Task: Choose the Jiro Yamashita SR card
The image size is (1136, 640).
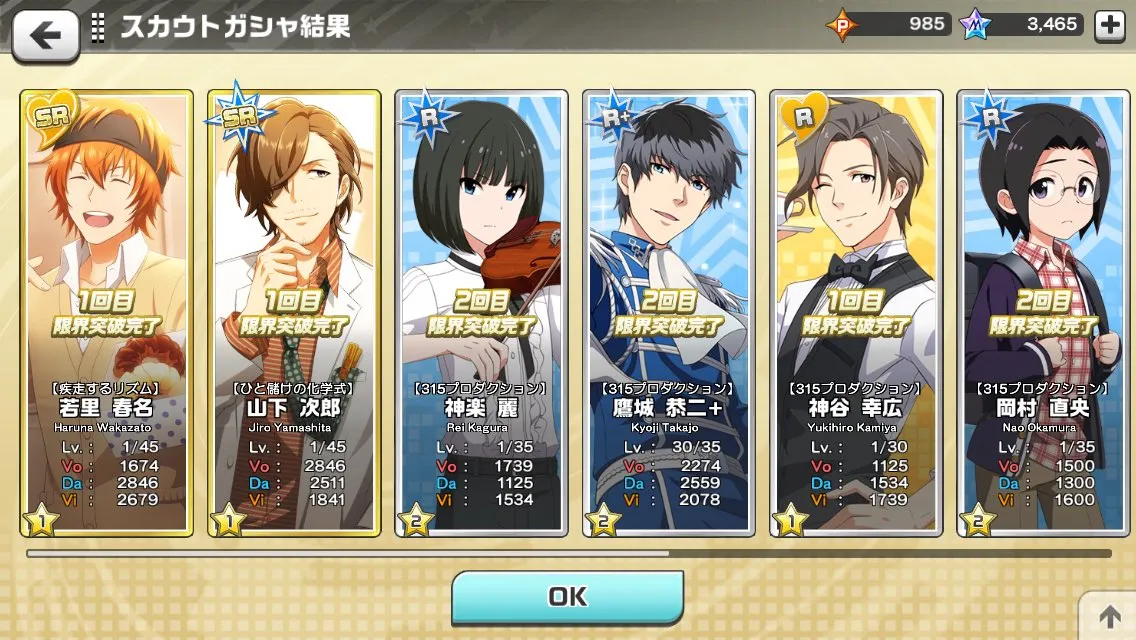Action: coord(294,312)
